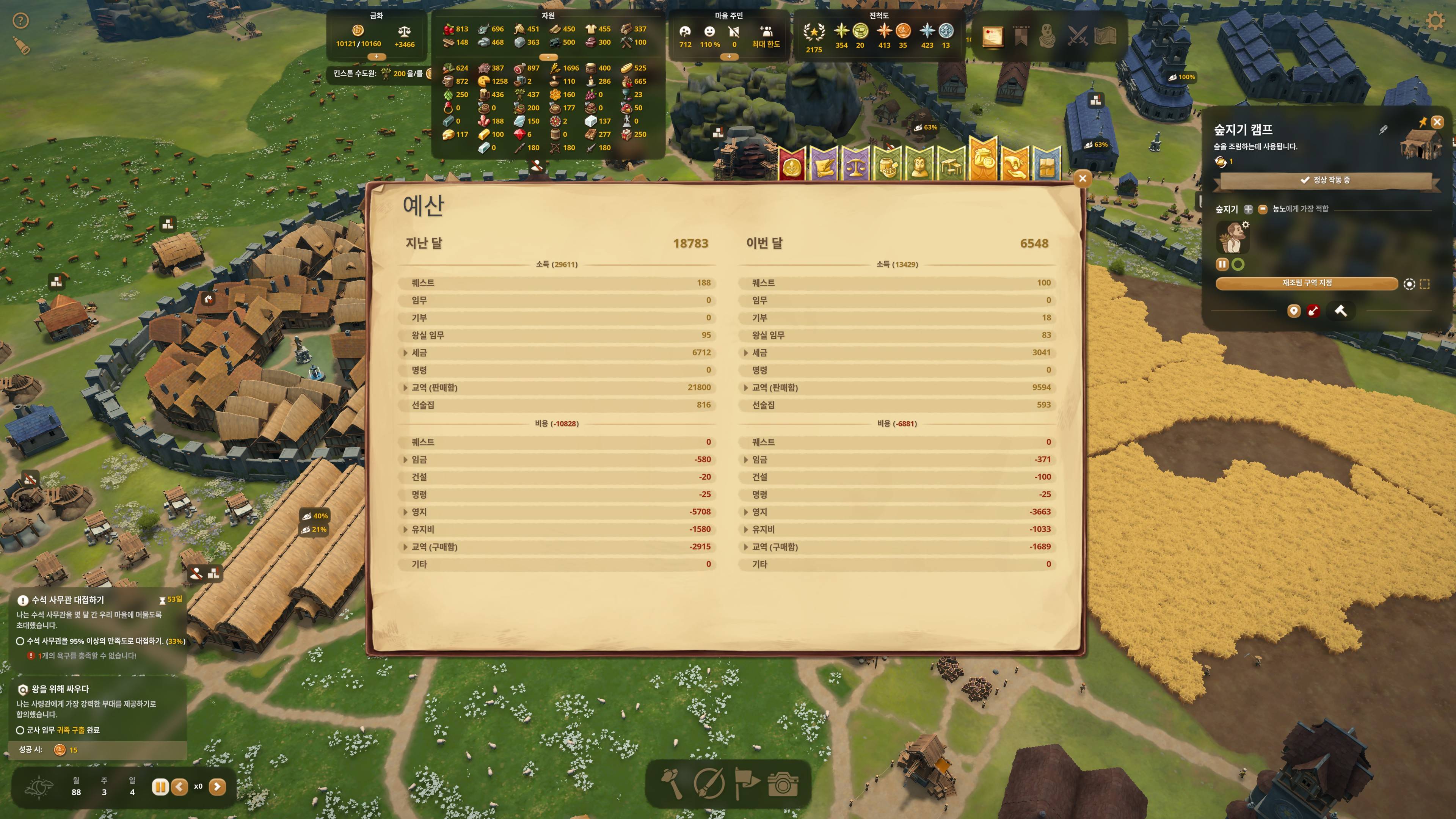Pause the forester camp's work
This screenshot has height=819, width=1456.
pos(1222,265)
